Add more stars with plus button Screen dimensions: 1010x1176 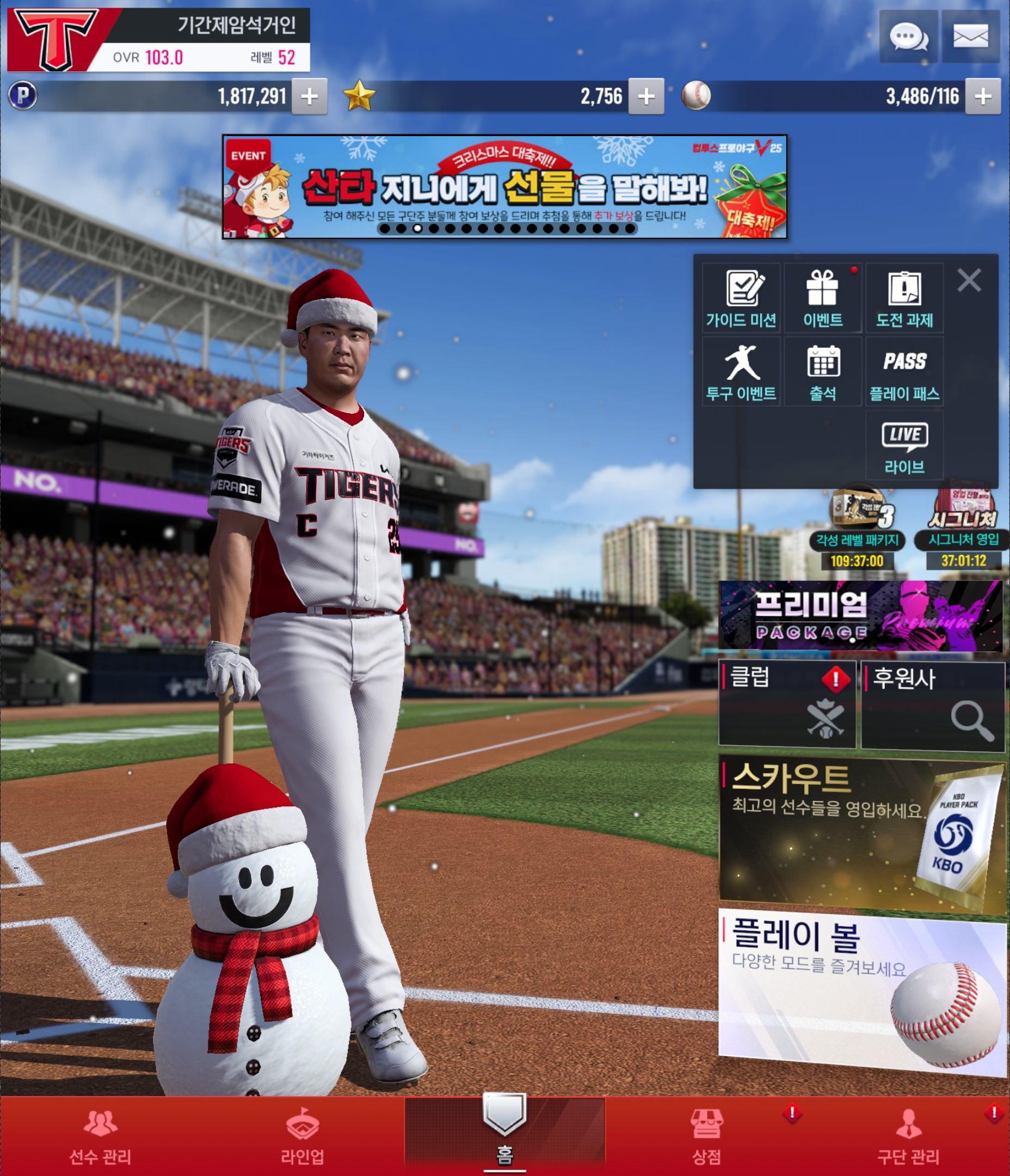click(x=646, y=96)
